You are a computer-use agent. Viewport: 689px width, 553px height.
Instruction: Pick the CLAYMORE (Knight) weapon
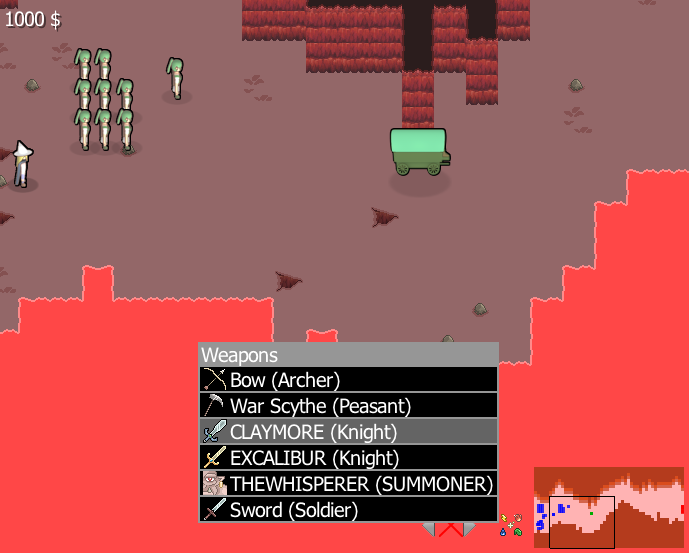coord(348,432)
